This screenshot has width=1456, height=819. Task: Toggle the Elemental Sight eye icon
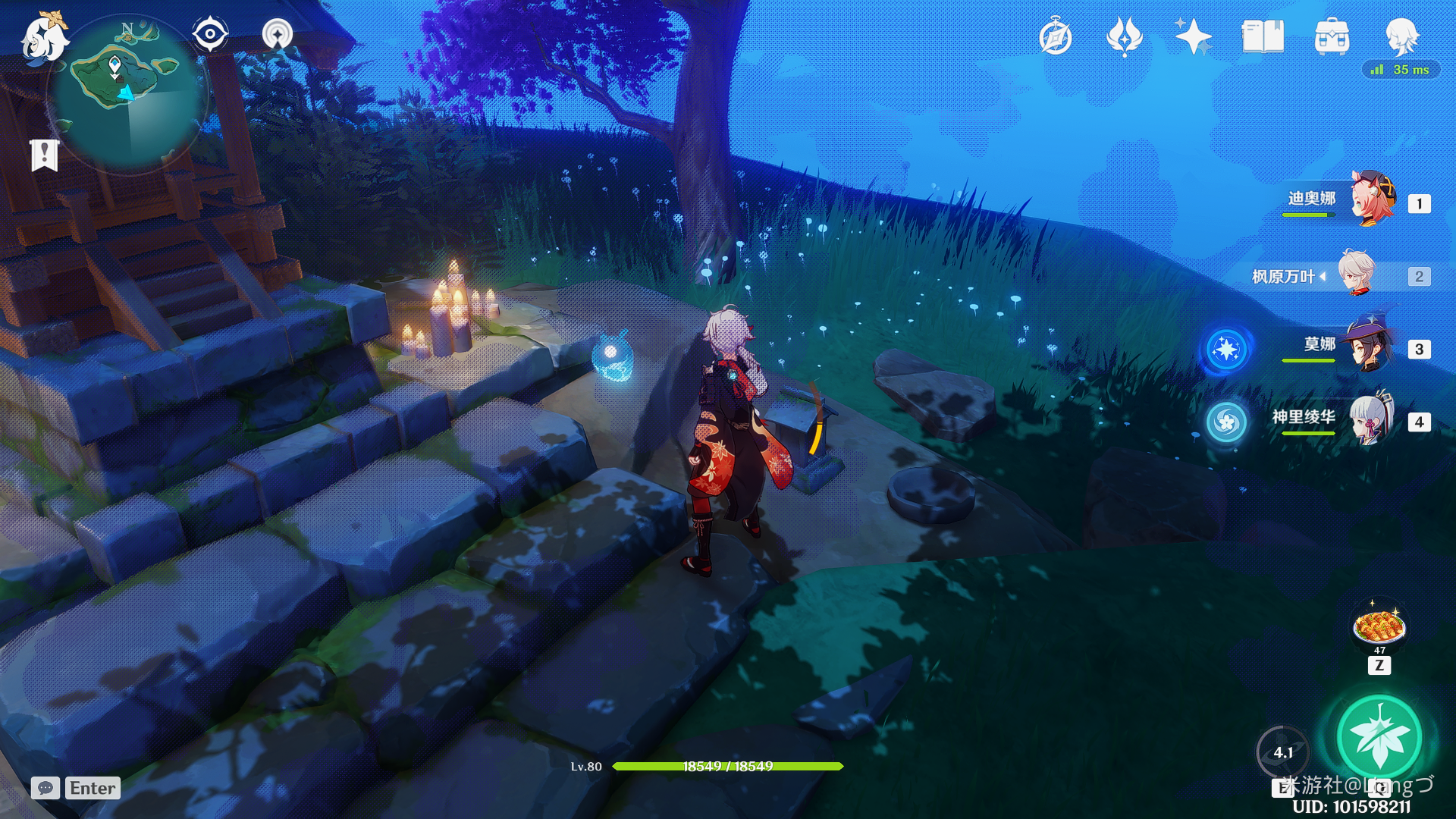pos(210,34)
